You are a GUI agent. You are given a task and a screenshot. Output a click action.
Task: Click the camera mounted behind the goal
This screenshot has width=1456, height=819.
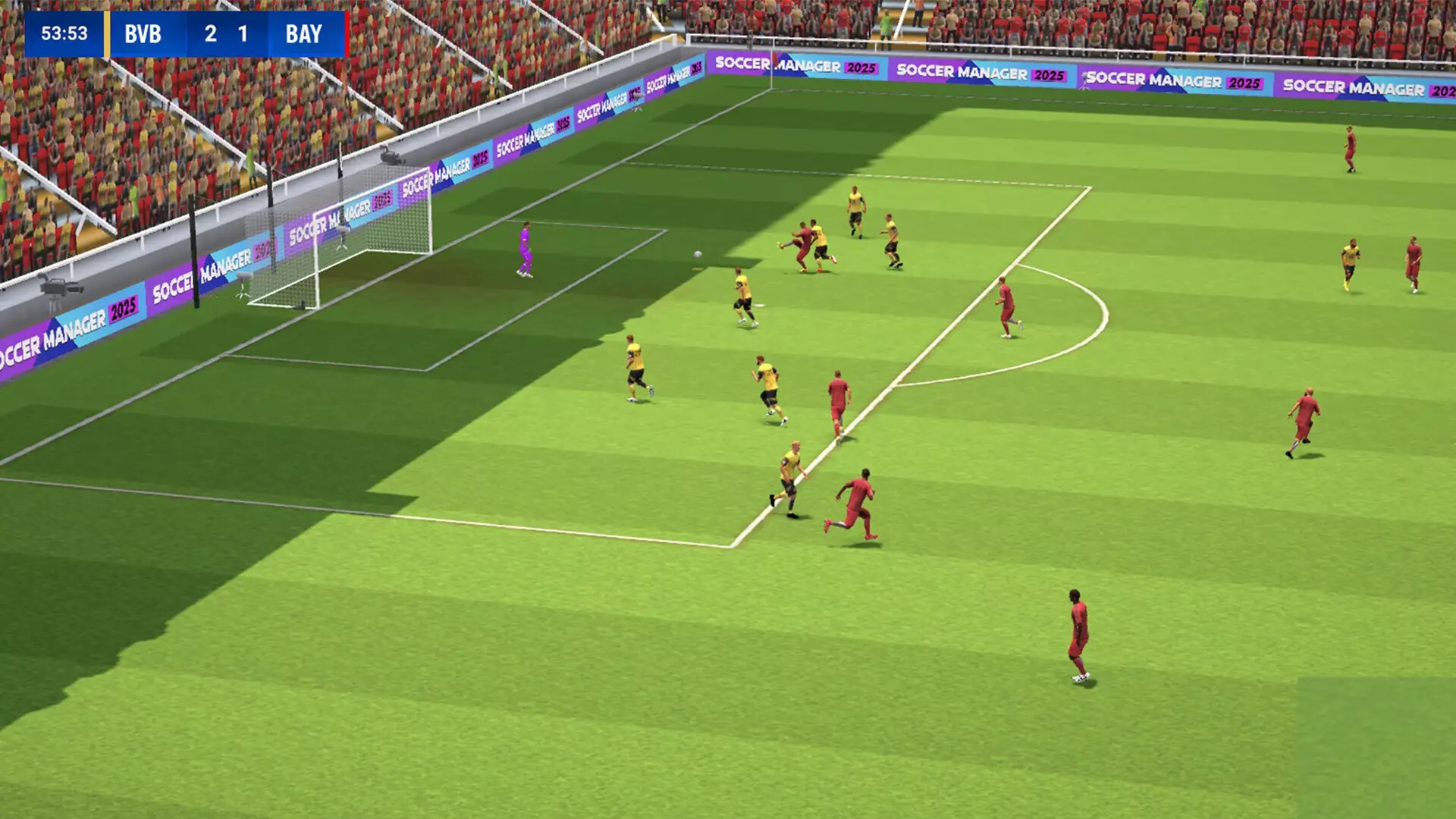[x=391, y=155]
